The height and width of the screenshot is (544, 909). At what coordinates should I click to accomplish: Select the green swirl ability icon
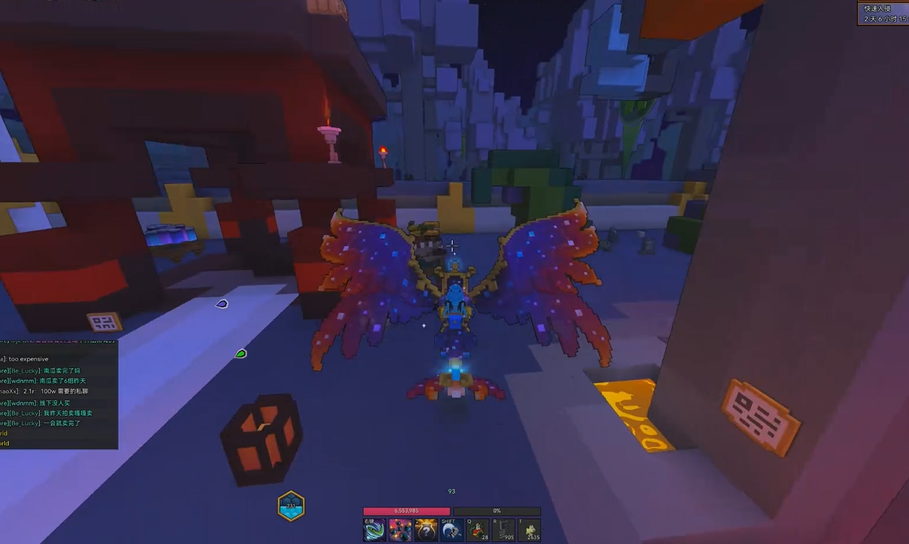tap(374, 529)
